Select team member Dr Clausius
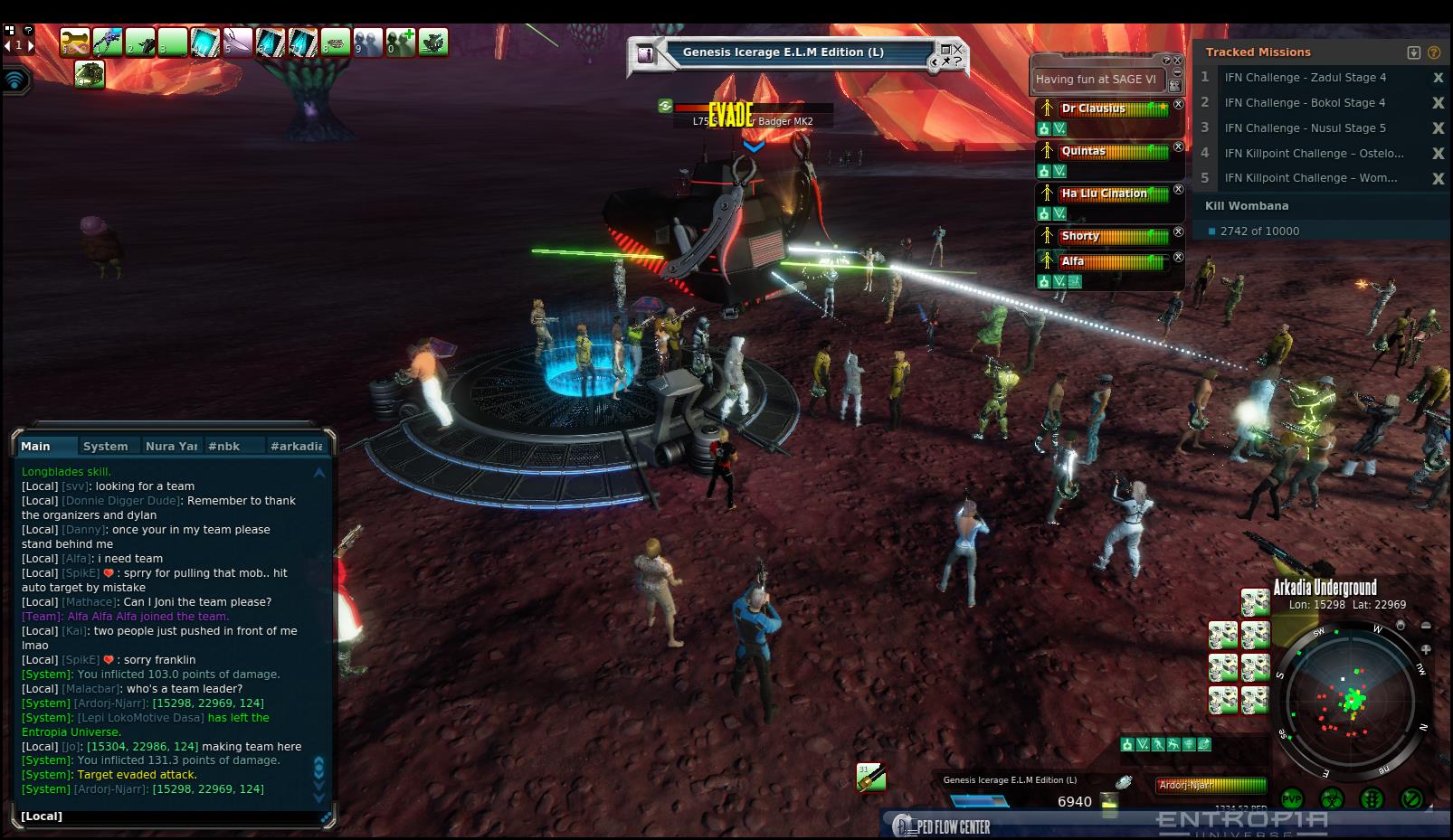Viewport: 1453px width, 840px height. click(1093, 109)
